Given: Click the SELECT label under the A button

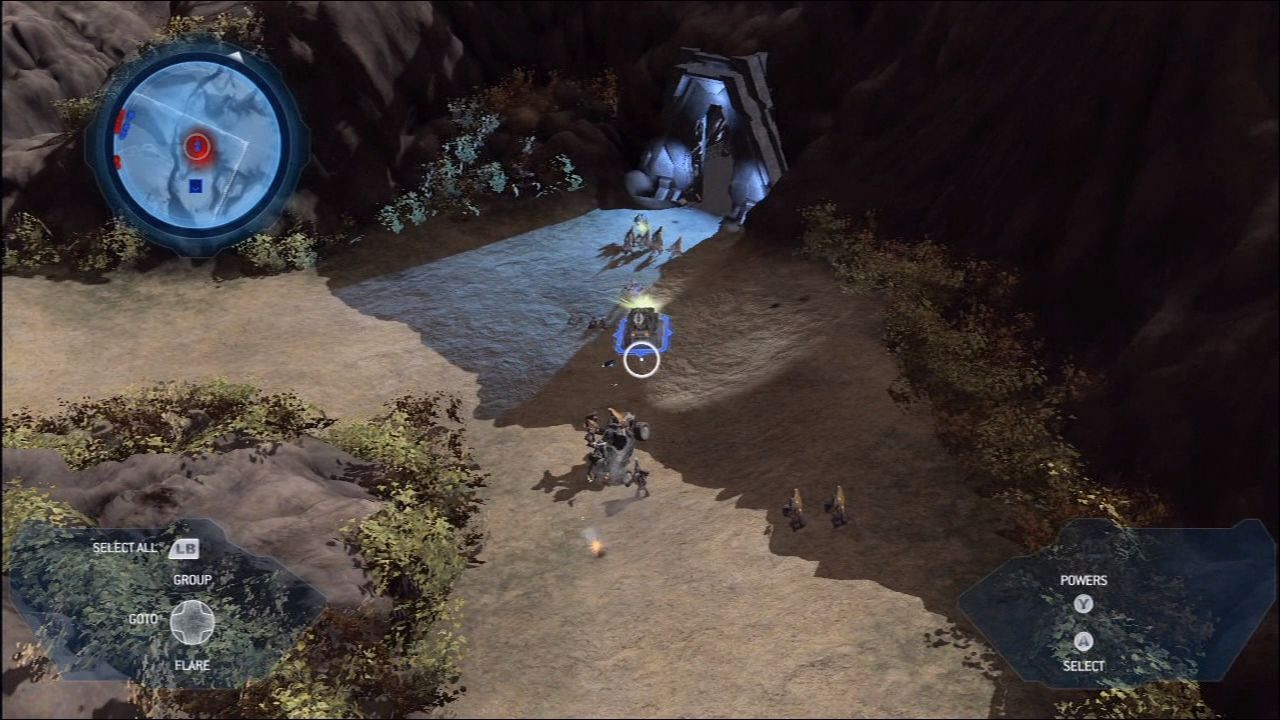Looking at the screenshot, I should 1084,664.
